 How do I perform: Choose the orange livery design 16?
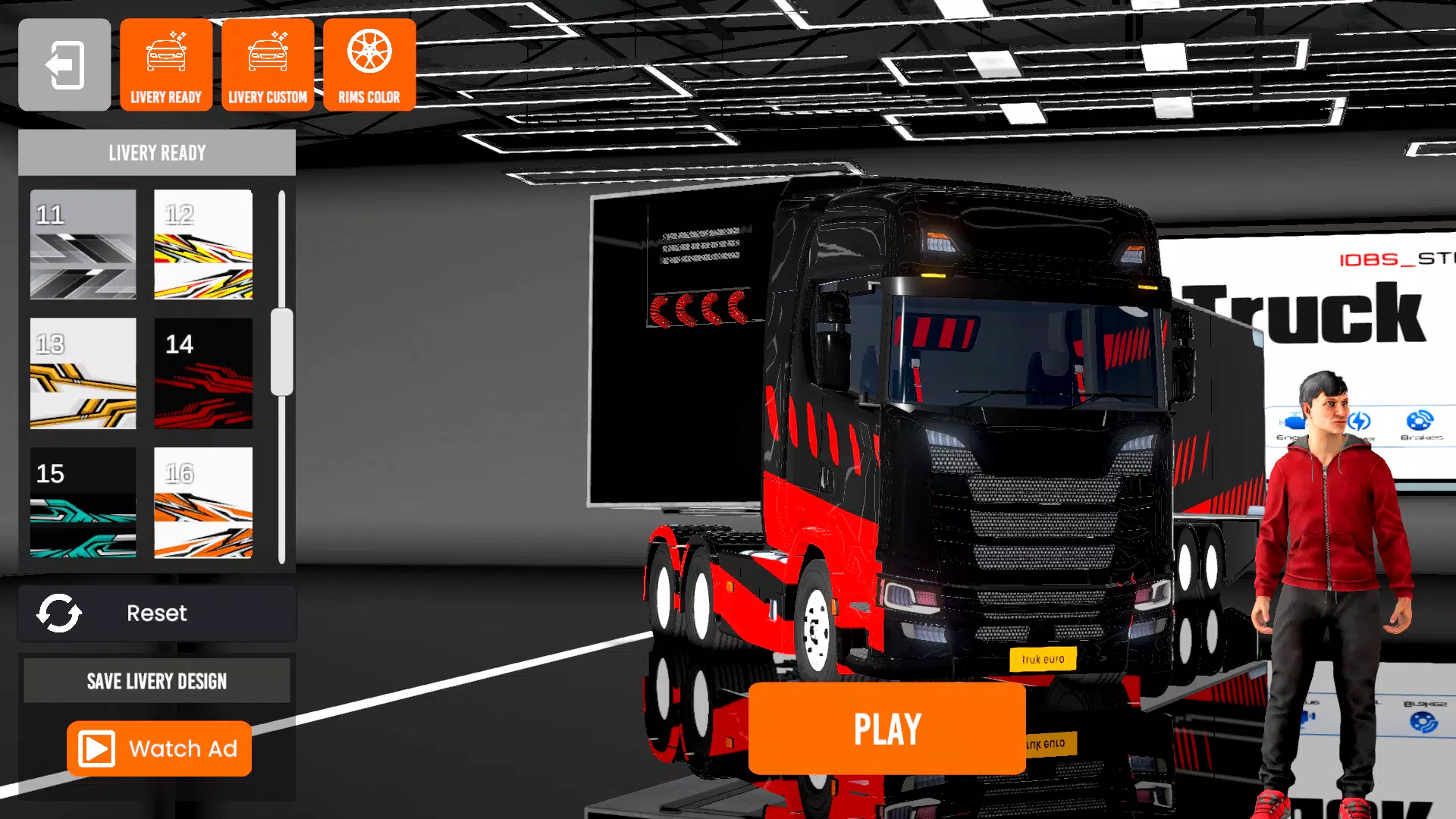[x=203, y=503]
